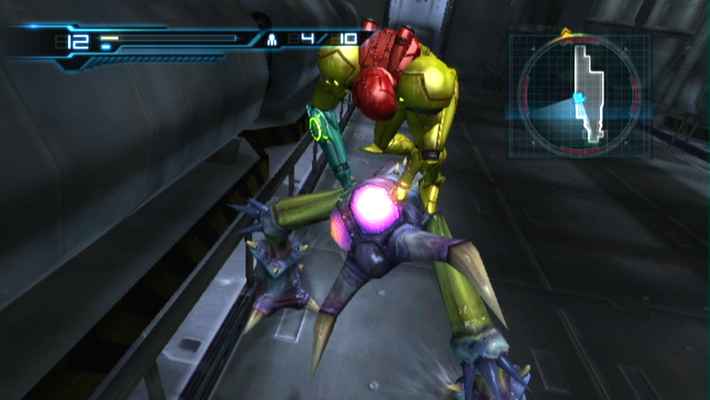The image size is (710, 400).
Task: Select the missile icon in the HUD
Action: point(271,42)
